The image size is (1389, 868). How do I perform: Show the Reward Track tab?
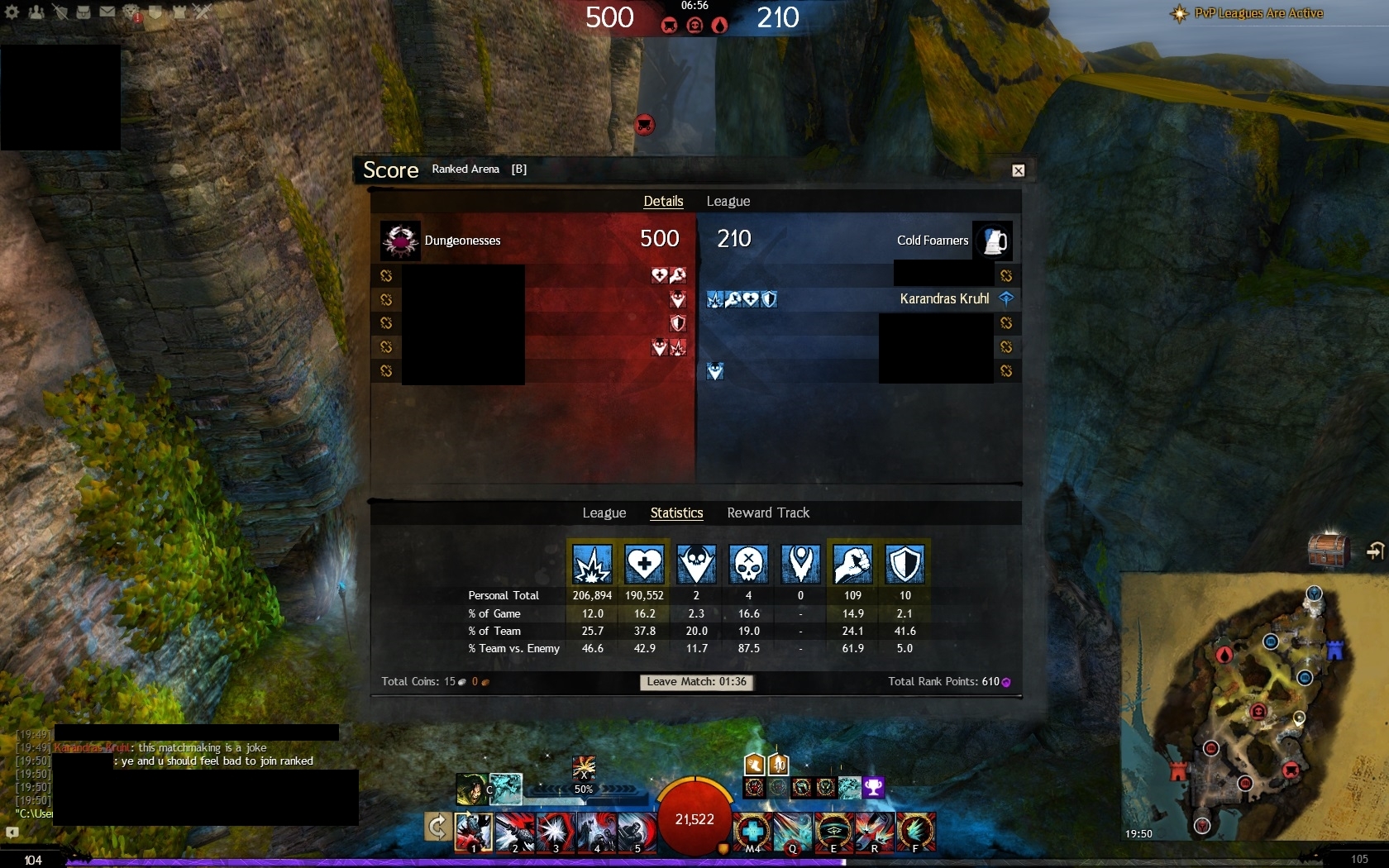tap(768, 513)
